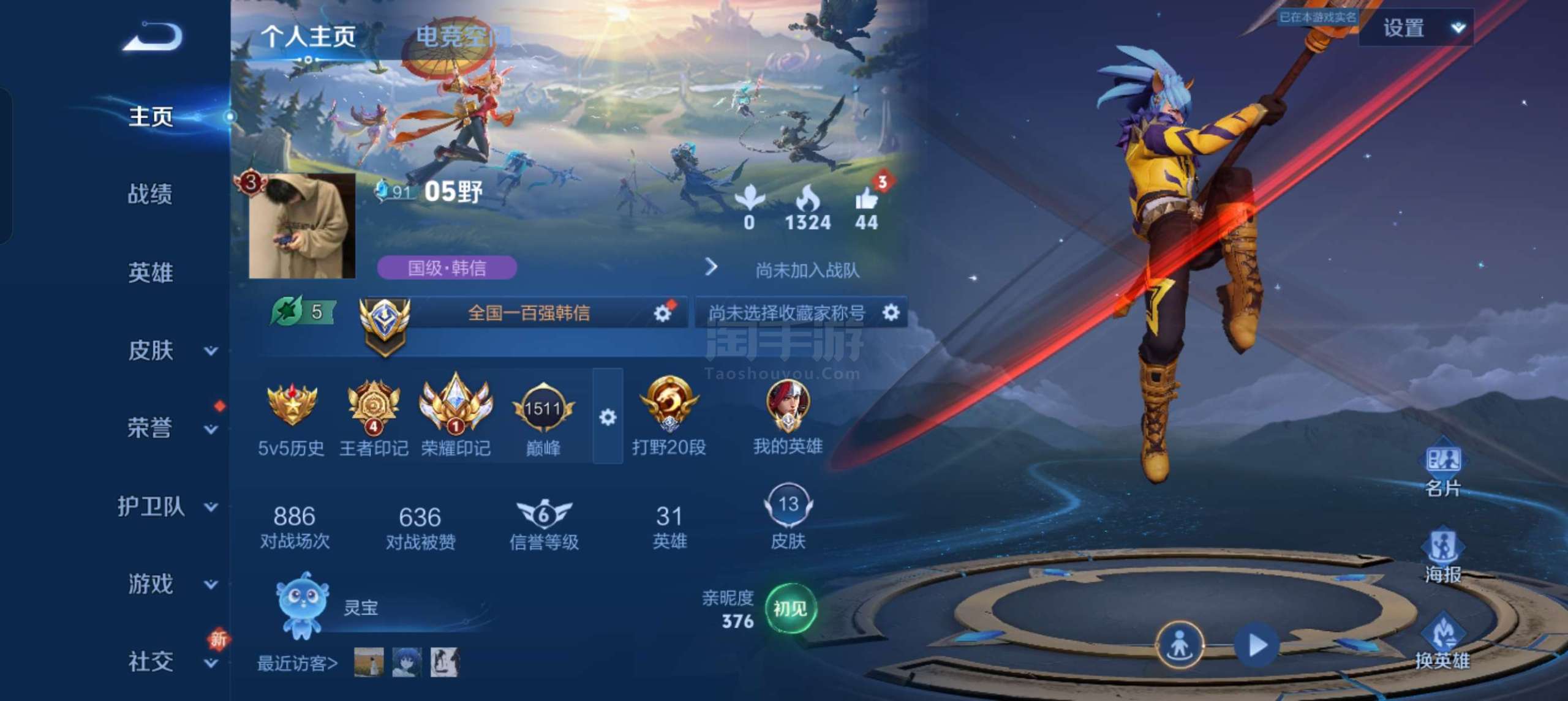Expand the 皮肤 skins menu
The width and height of the screenshot is (1568, 701).
[x=165, y=351]
